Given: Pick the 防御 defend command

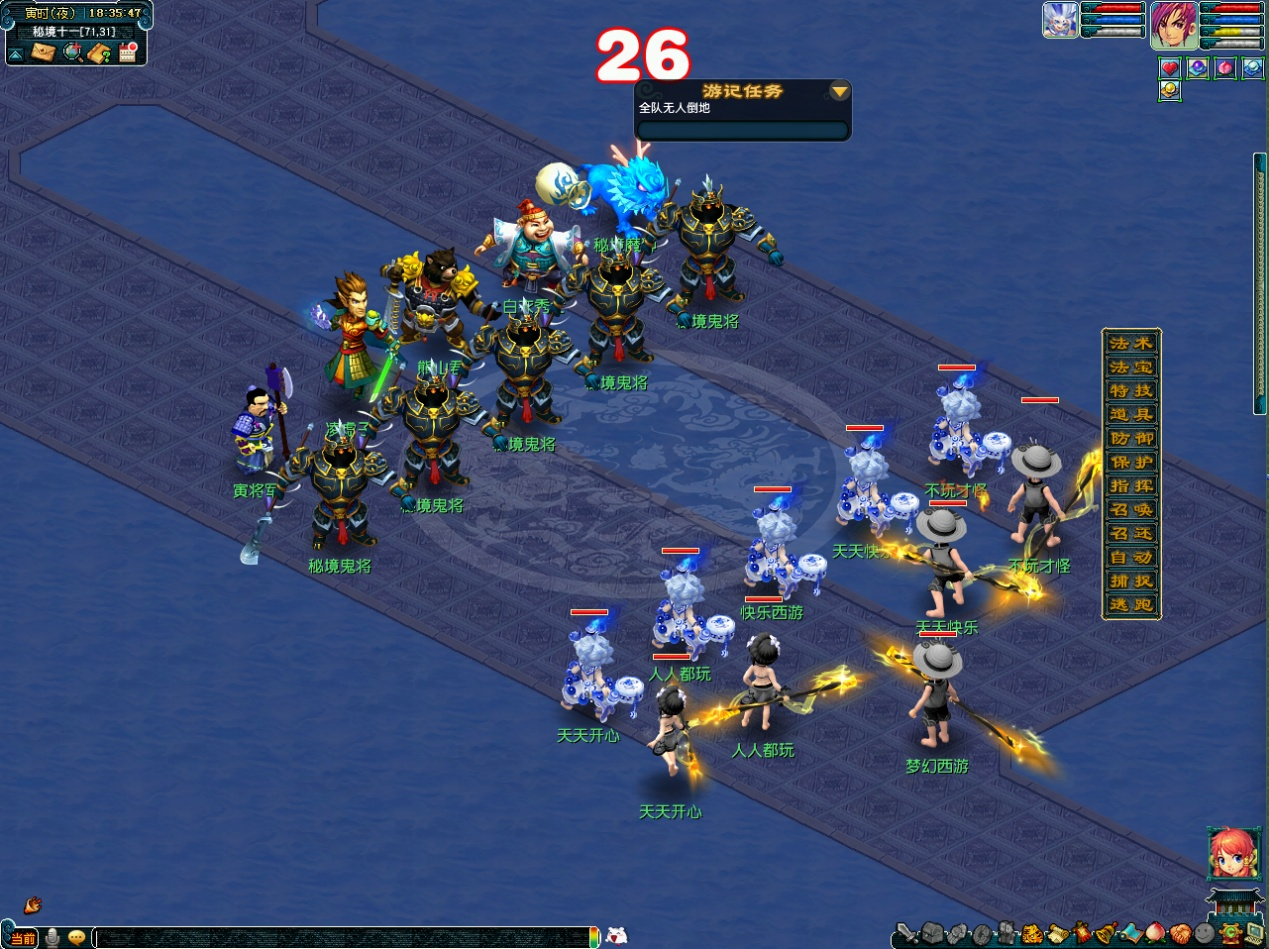Looking at the screenshot, I should click(1131, 438).
